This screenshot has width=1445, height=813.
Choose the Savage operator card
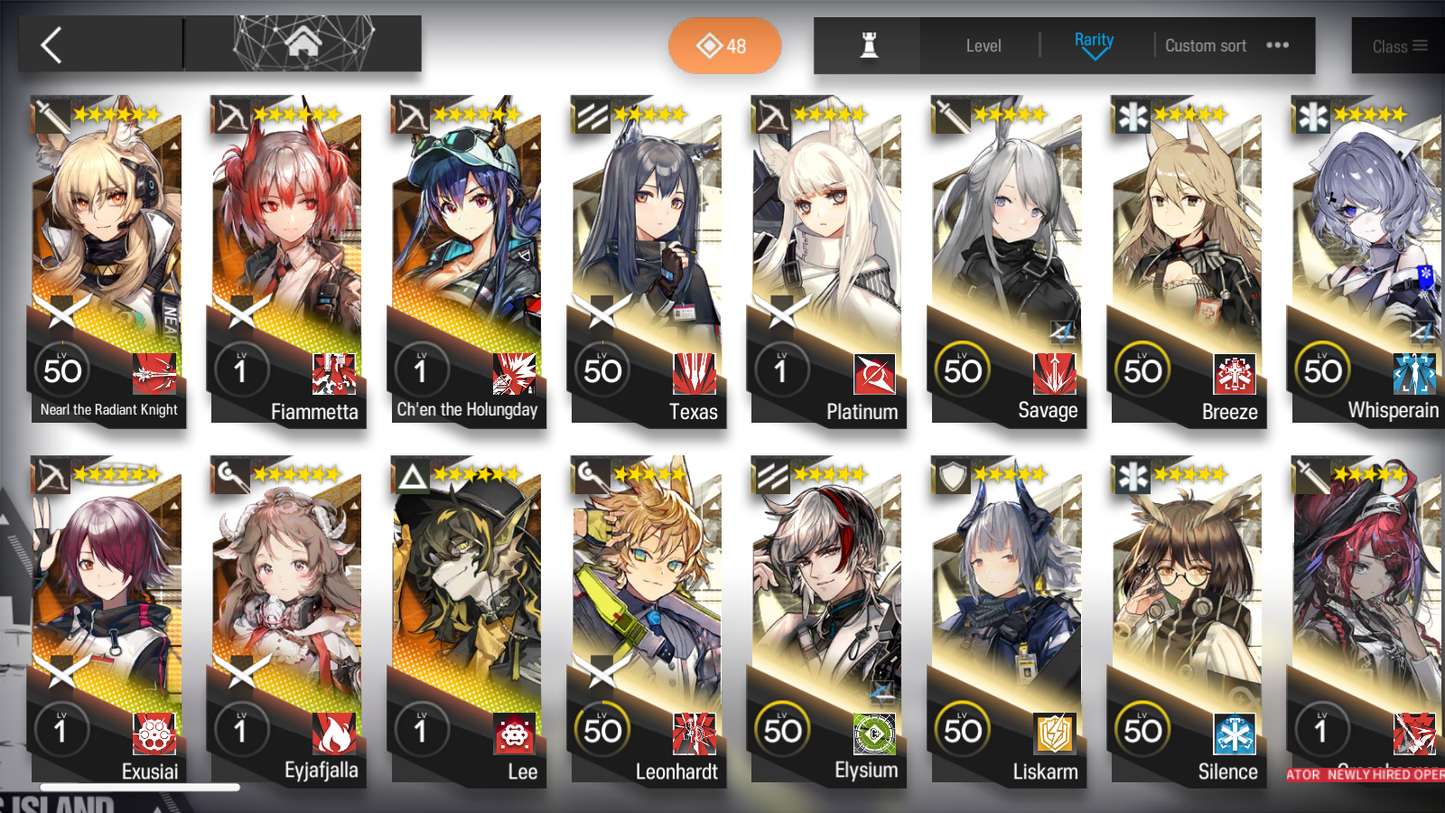click(x=1007, y=260)
